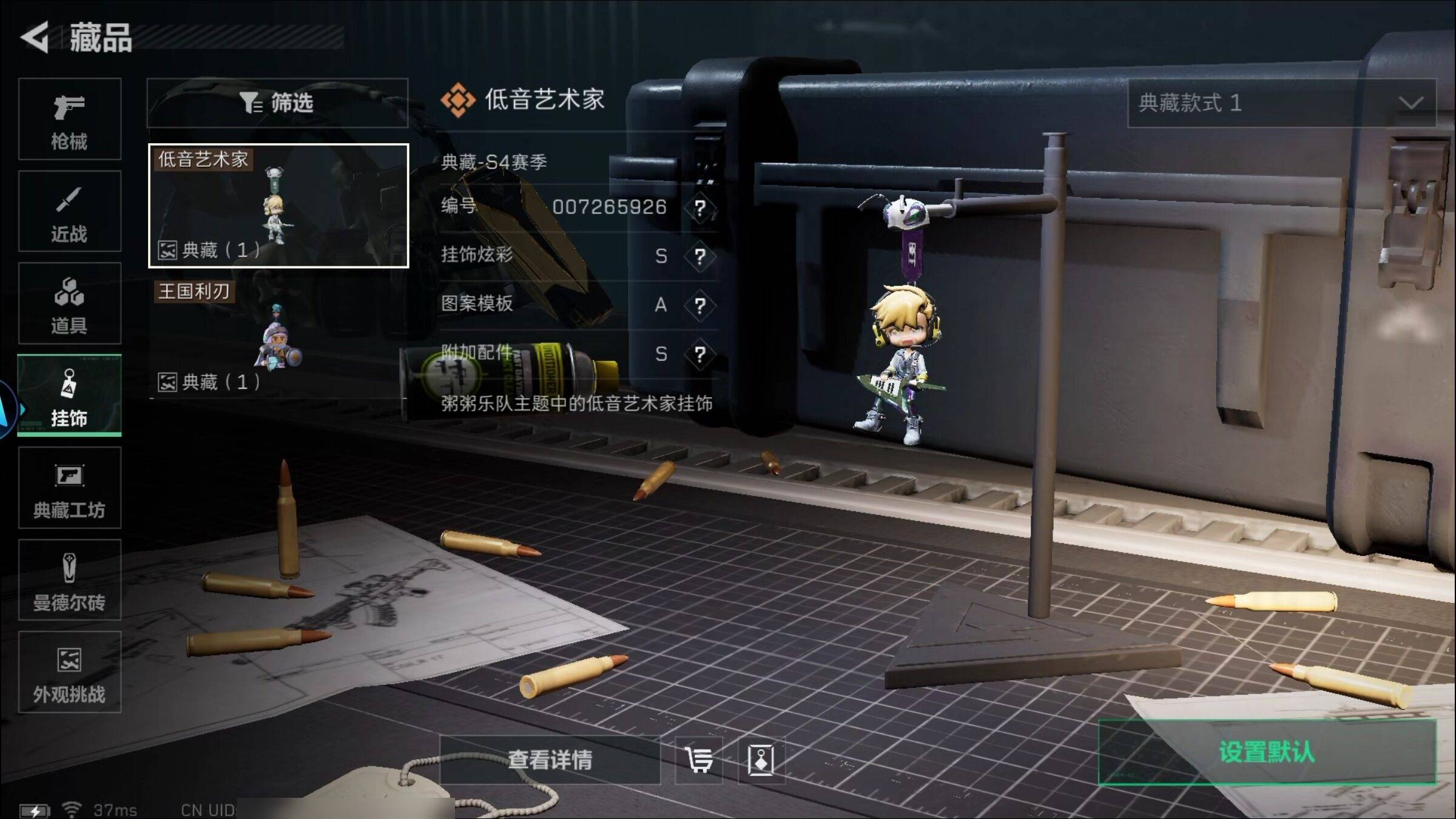The height and width of the screenshot is (819, 1456).
Task: Open the 典藏工坊 workshop tab
Action: click(69, 488)
